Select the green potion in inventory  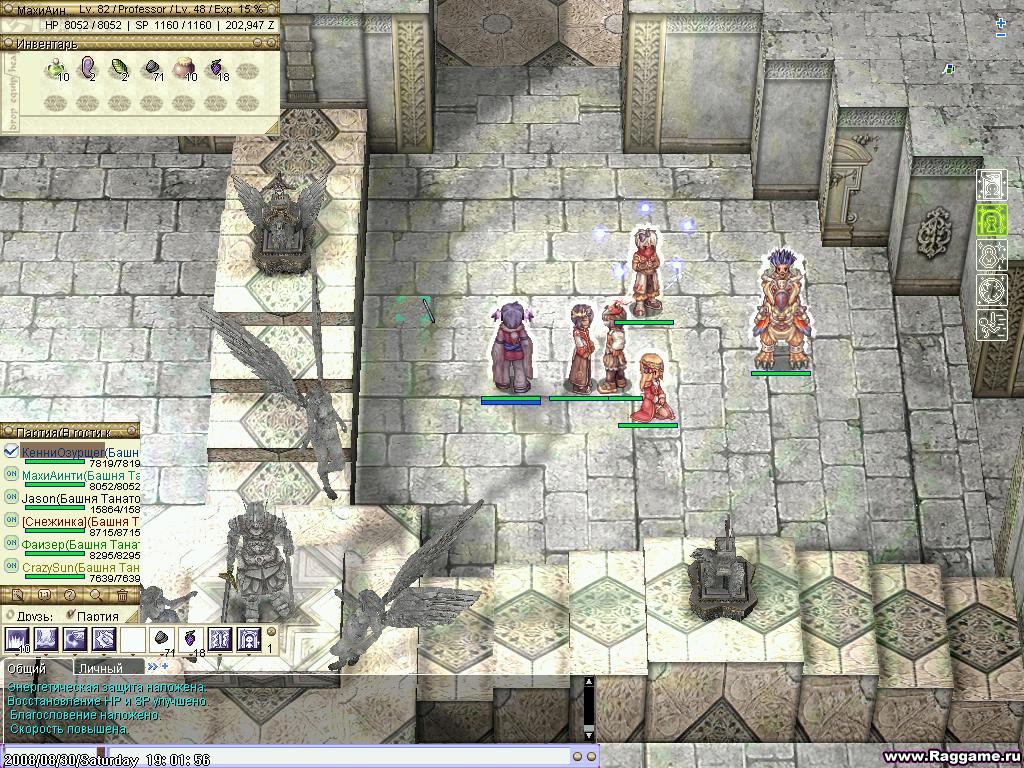[55, 70]
